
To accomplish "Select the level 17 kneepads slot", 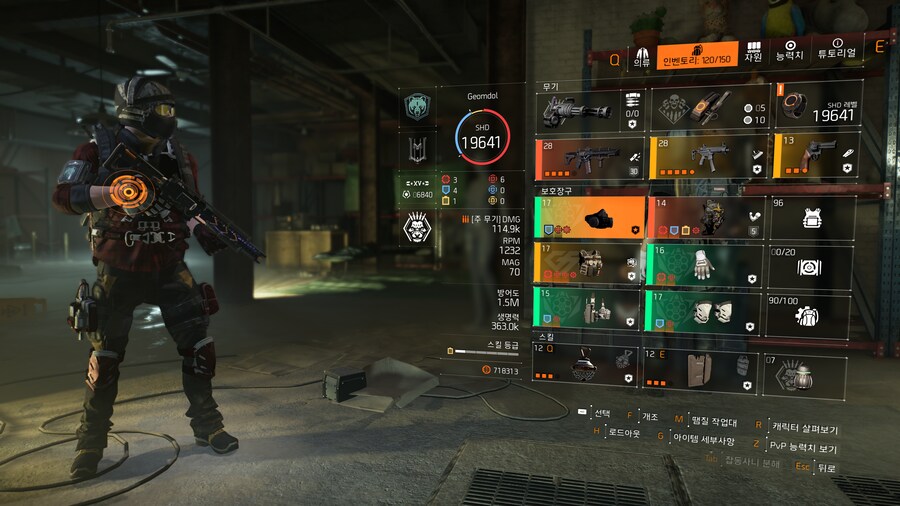I will pyautogui.click(x=704, y=311).
